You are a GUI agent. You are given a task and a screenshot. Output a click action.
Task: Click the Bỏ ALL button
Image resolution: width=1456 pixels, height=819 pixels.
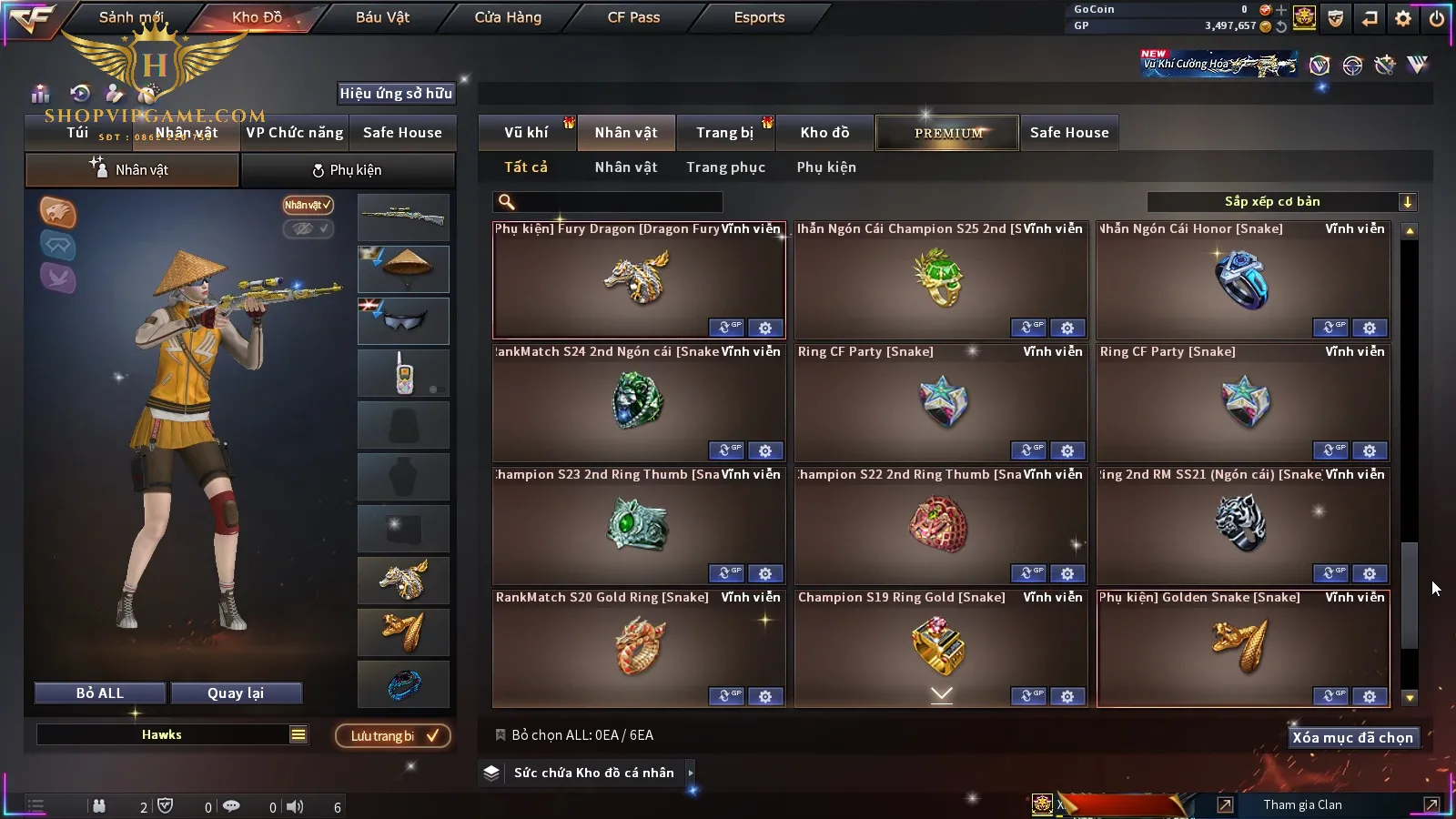[x=100, y=693]
